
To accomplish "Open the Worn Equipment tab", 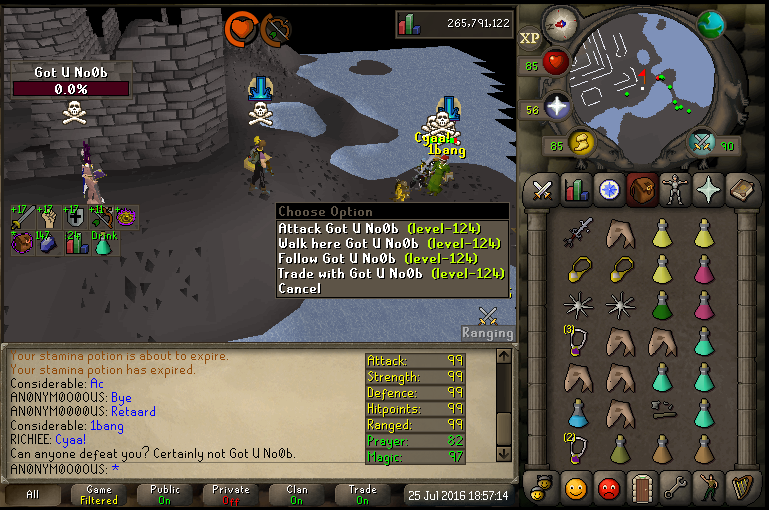I will tap(675, 189).
